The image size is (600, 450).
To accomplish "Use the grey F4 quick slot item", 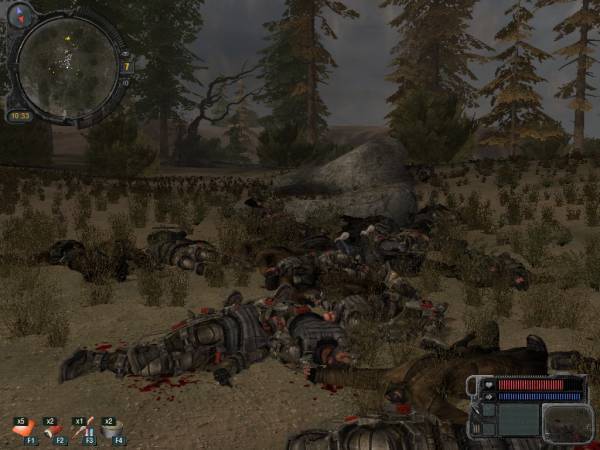I will pyautogui.click(x=111, y=429).
